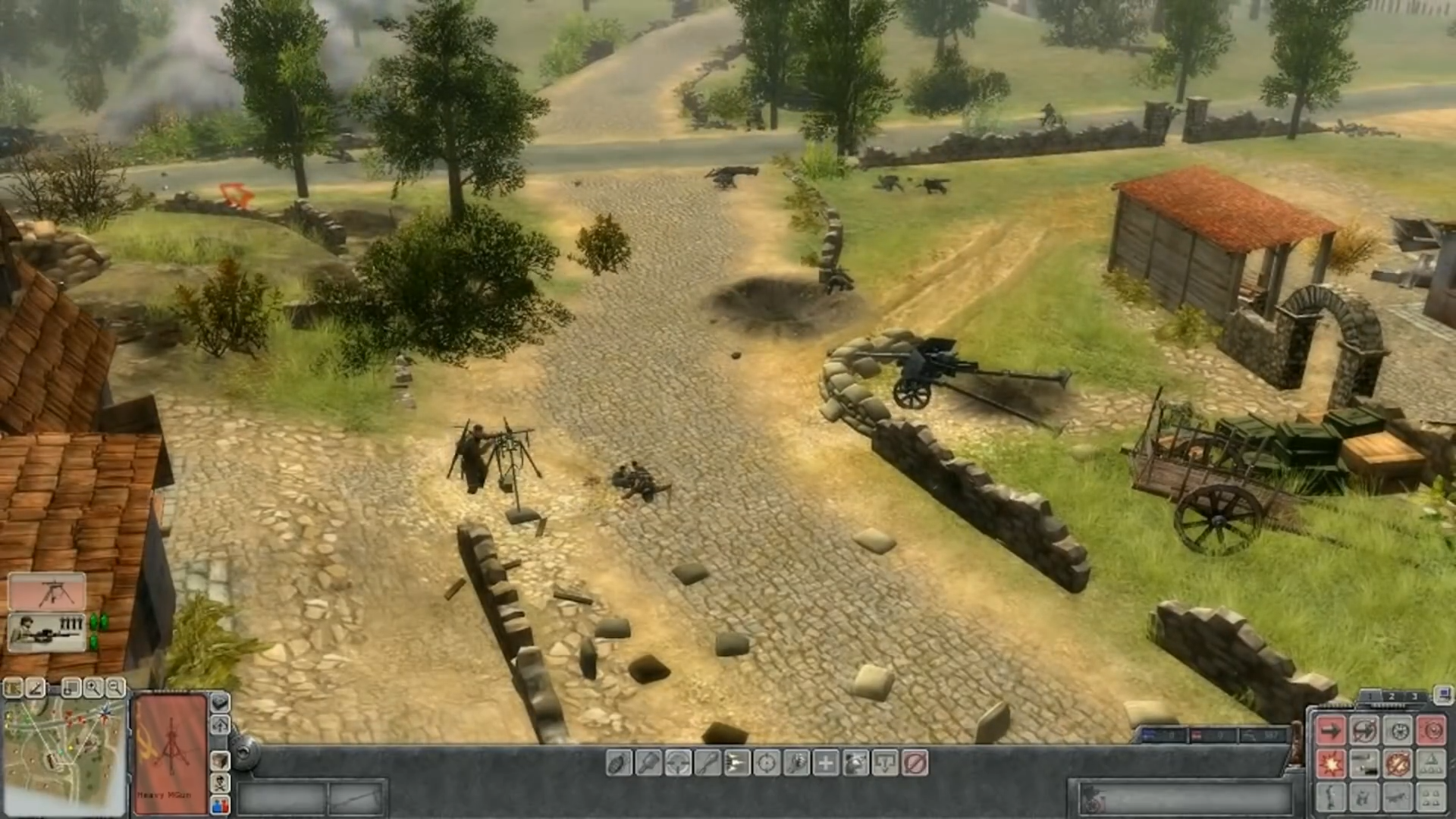Open the red and blue players panel

(x=220, y=805)
